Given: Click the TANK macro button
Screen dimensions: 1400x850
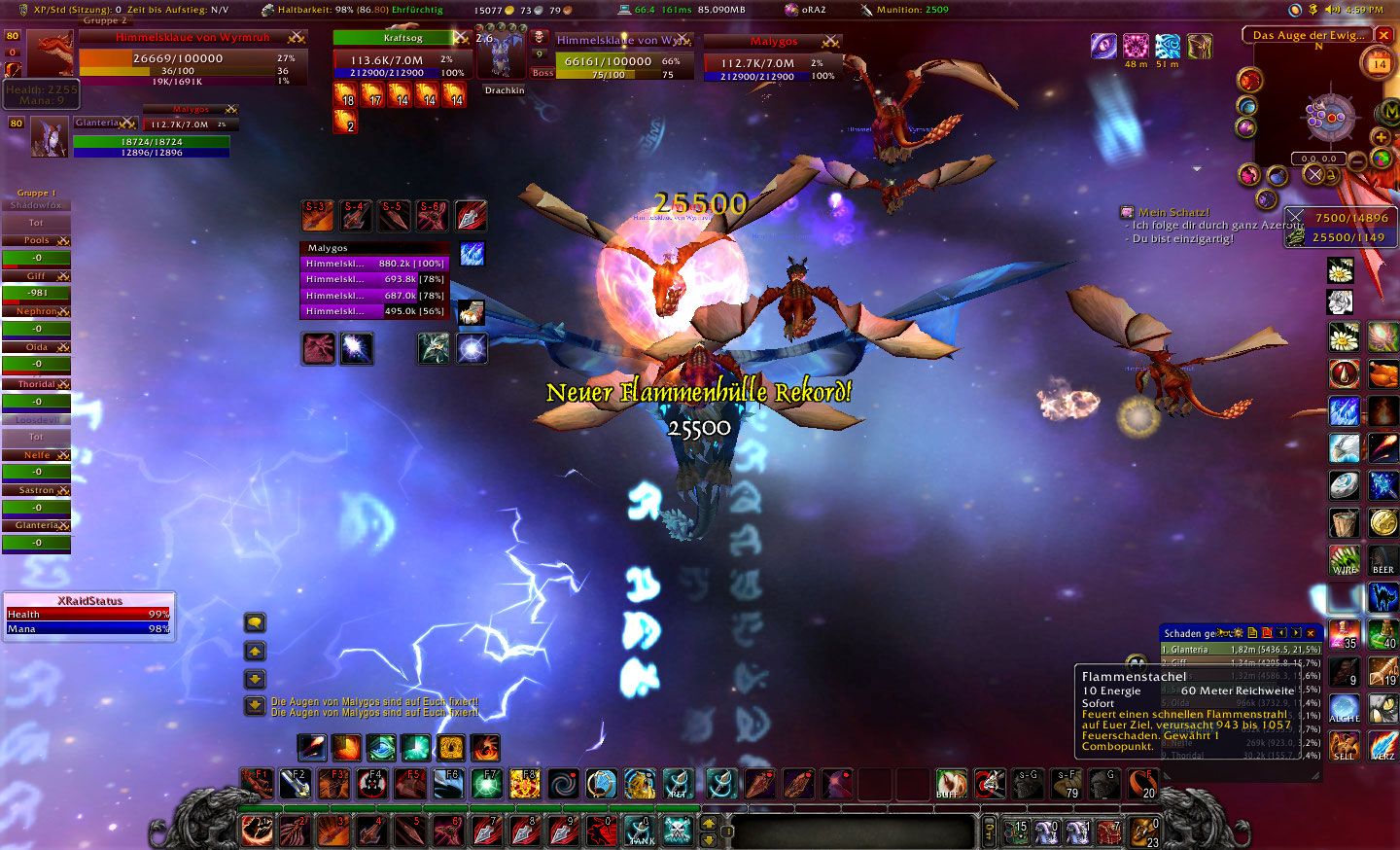Looking at the screenshot, I should (x=640, y=831).
